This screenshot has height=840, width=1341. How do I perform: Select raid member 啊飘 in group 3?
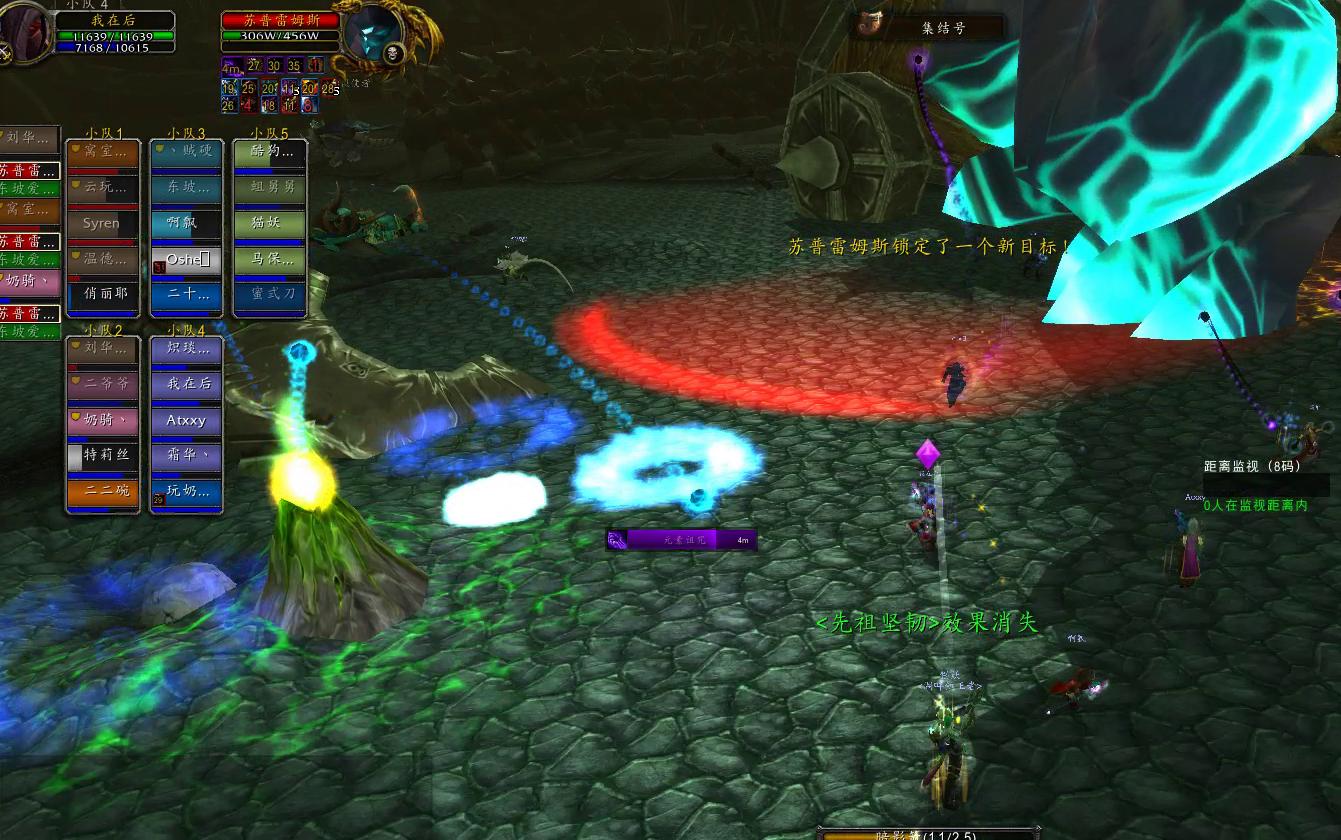point(186,223)
